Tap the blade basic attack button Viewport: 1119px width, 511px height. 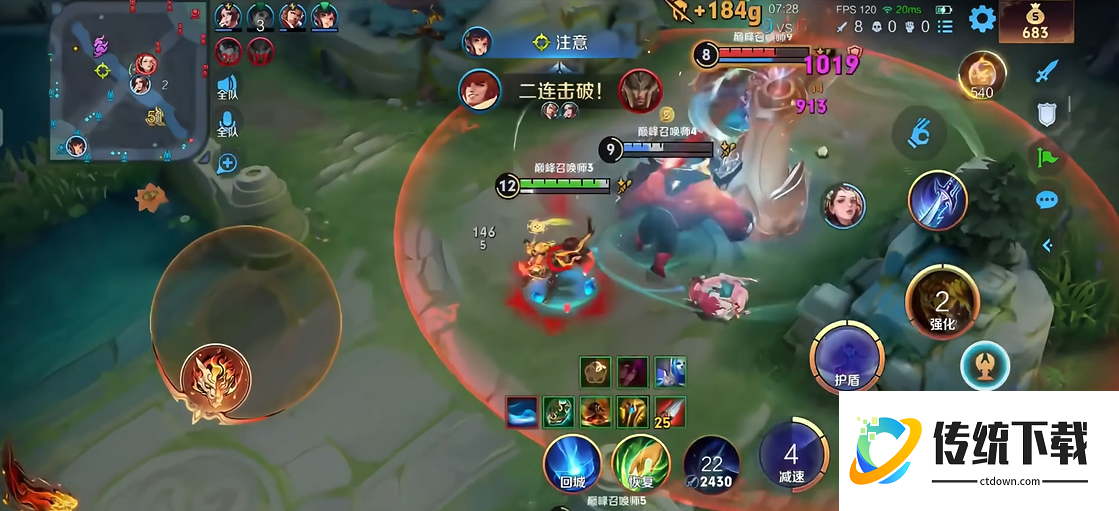coord(937,200)
